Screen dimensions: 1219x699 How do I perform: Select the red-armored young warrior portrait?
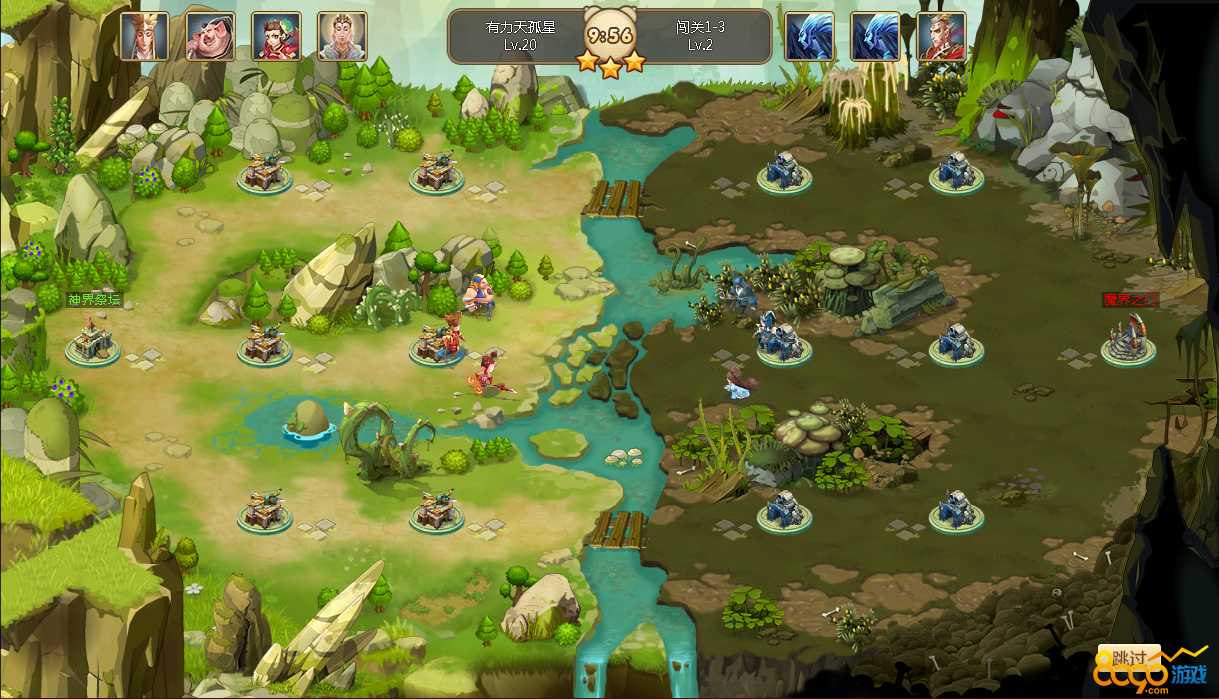[276, 37]
